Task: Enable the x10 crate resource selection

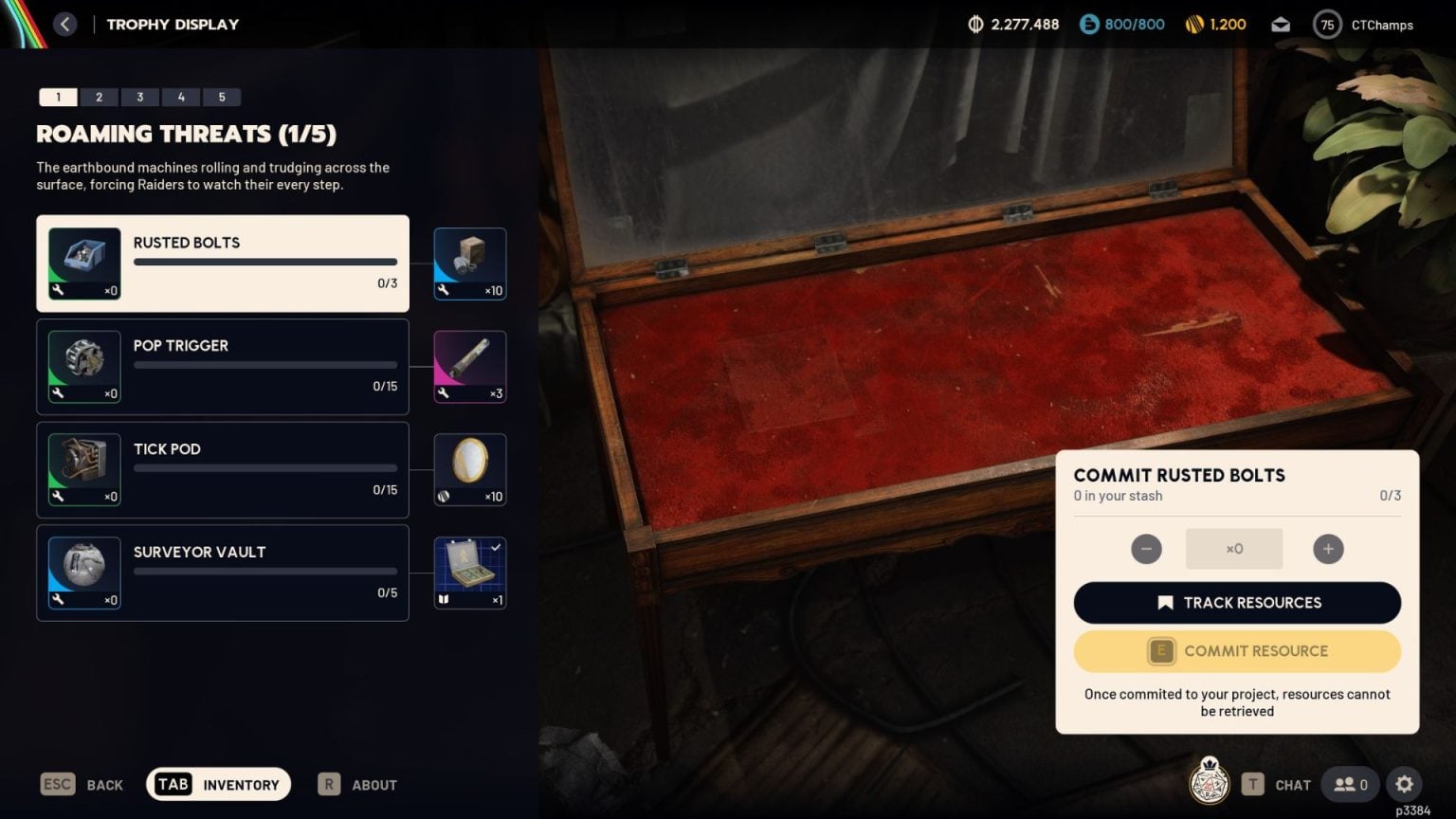Action: coord(469,263)
